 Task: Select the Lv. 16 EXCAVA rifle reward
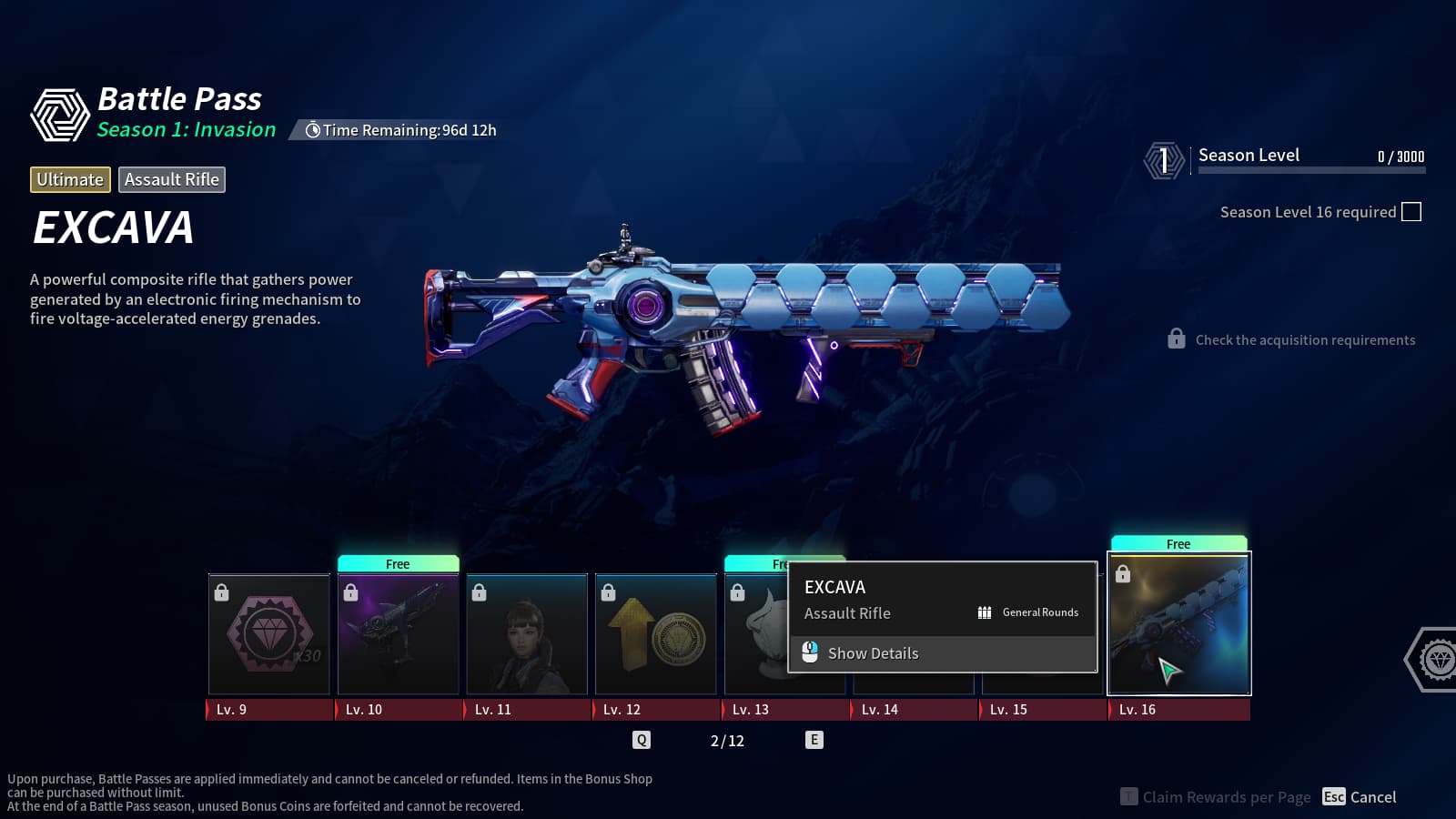pos(1178,624)
